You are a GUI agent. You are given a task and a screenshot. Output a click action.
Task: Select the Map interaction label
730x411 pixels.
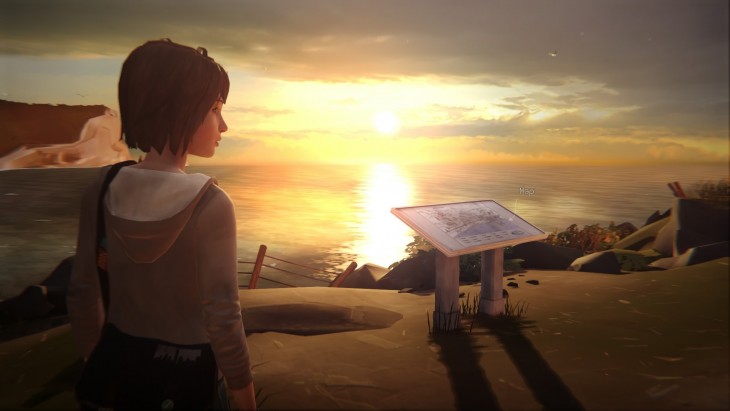pyautogui.click(x=525, y=189)
